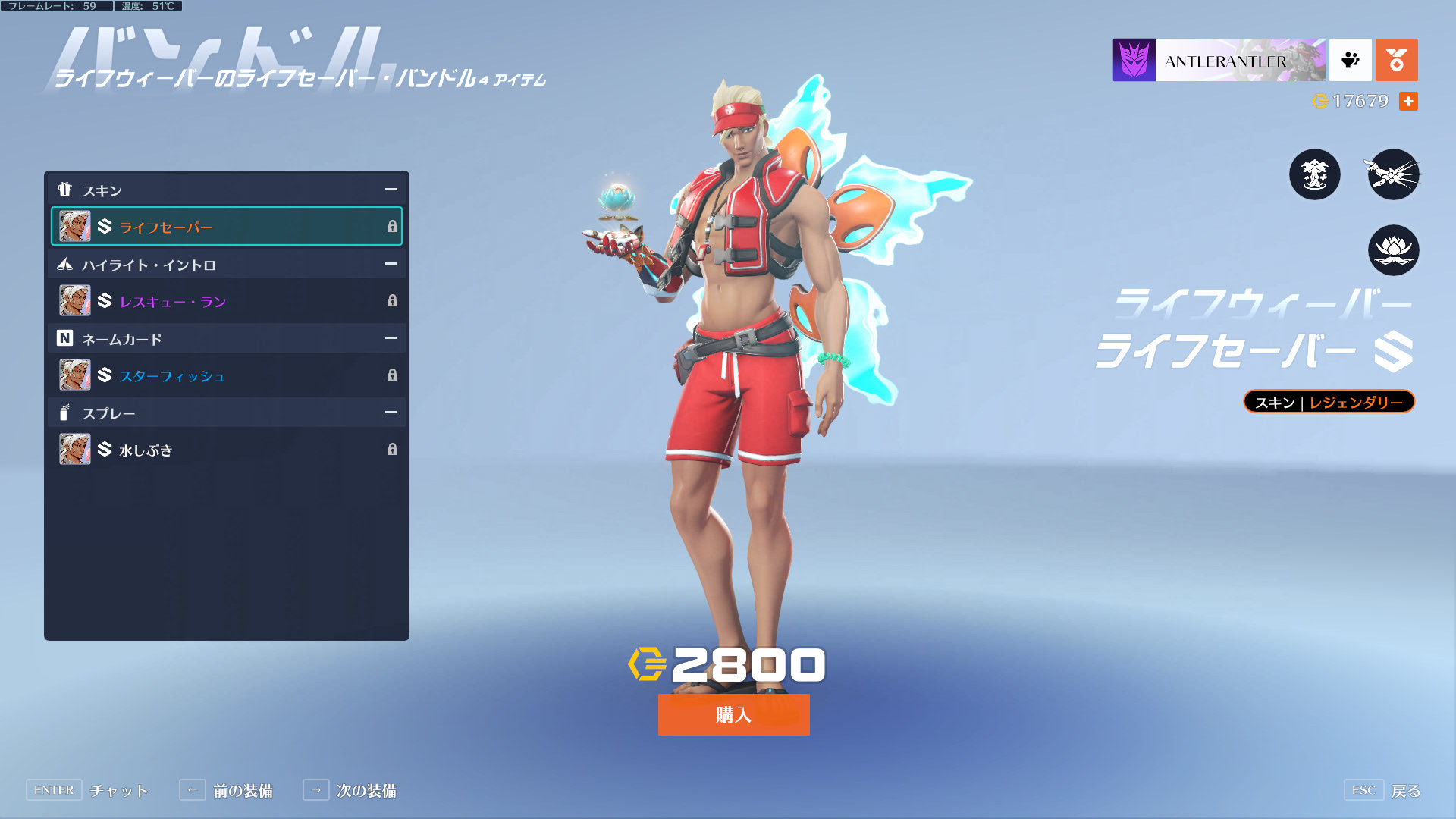This screenshot has width=1456, height=819.
Task: Preview the lotus platform ability icon
Action: point(1393,250)
